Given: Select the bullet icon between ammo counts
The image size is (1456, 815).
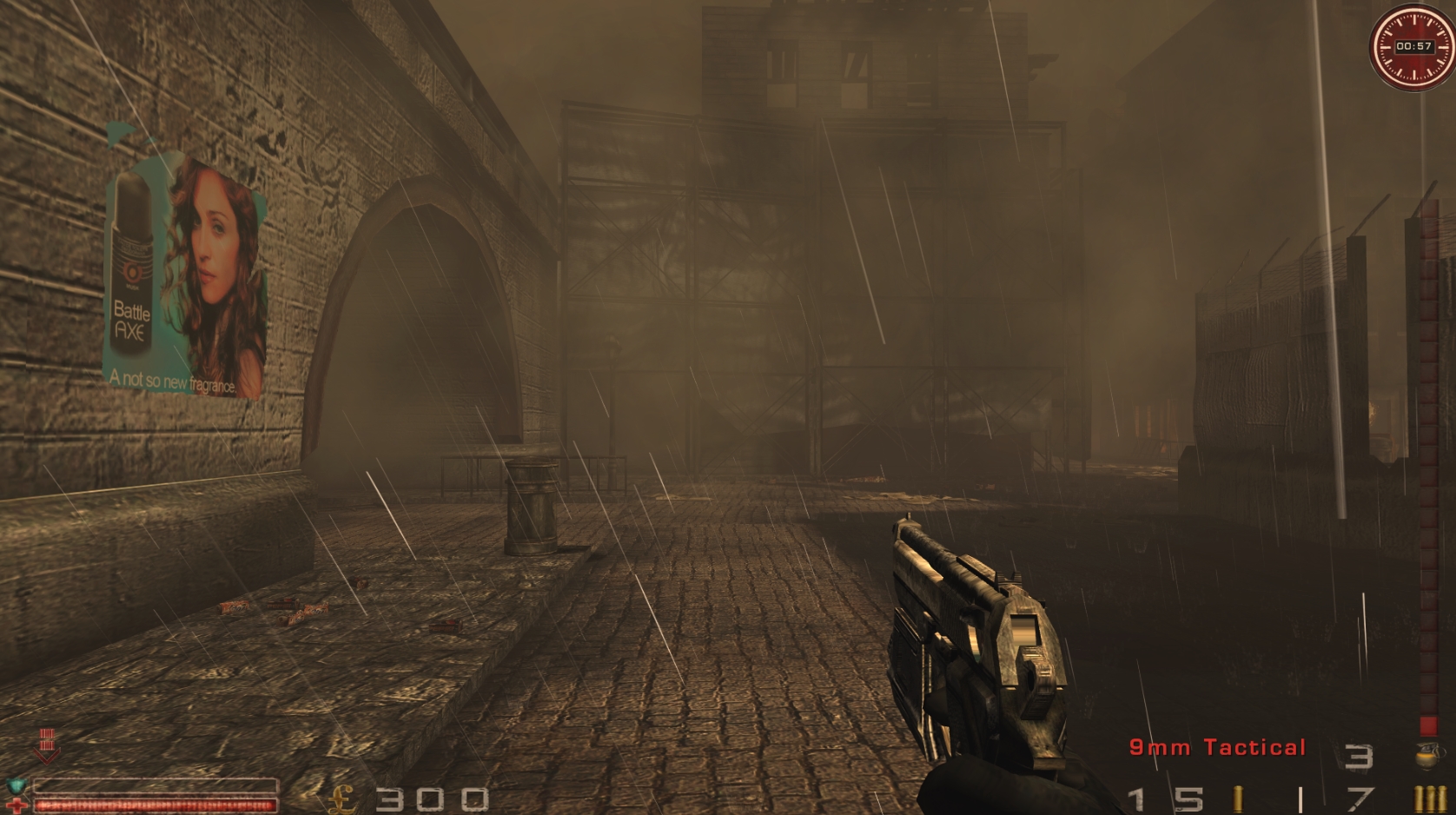Looking at the screenshot, I should (1237, 798).
